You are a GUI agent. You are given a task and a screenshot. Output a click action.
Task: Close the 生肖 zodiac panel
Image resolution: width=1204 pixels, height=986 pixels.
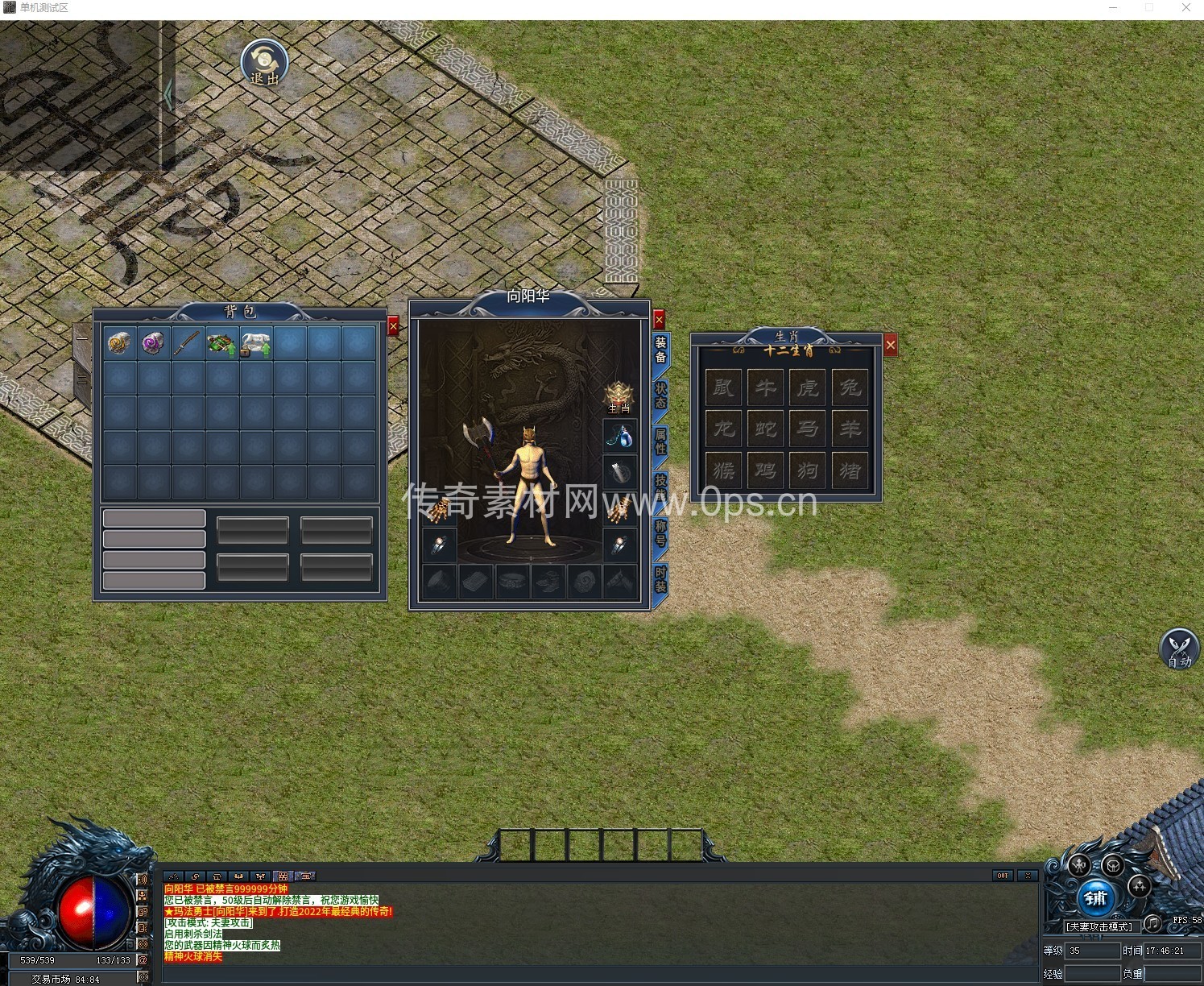coord(890,346)
